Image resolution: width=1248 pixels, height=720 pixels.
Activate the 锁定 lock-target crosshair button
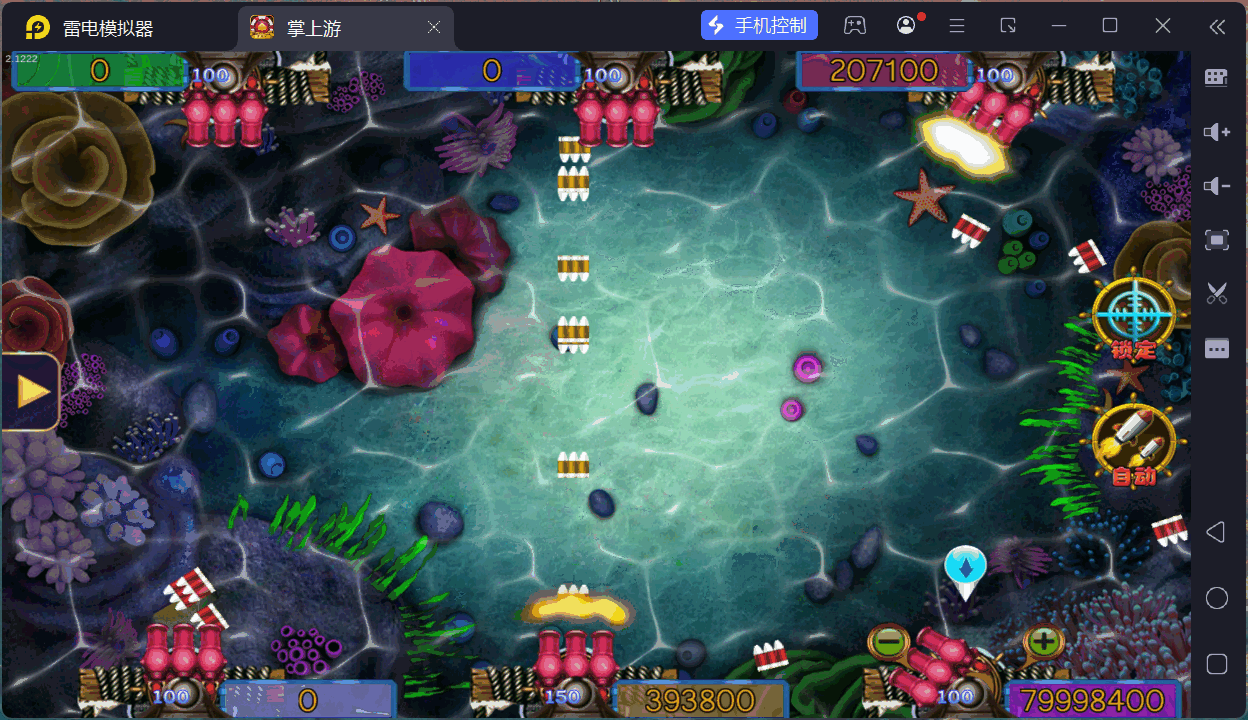tap(1132, 315)
